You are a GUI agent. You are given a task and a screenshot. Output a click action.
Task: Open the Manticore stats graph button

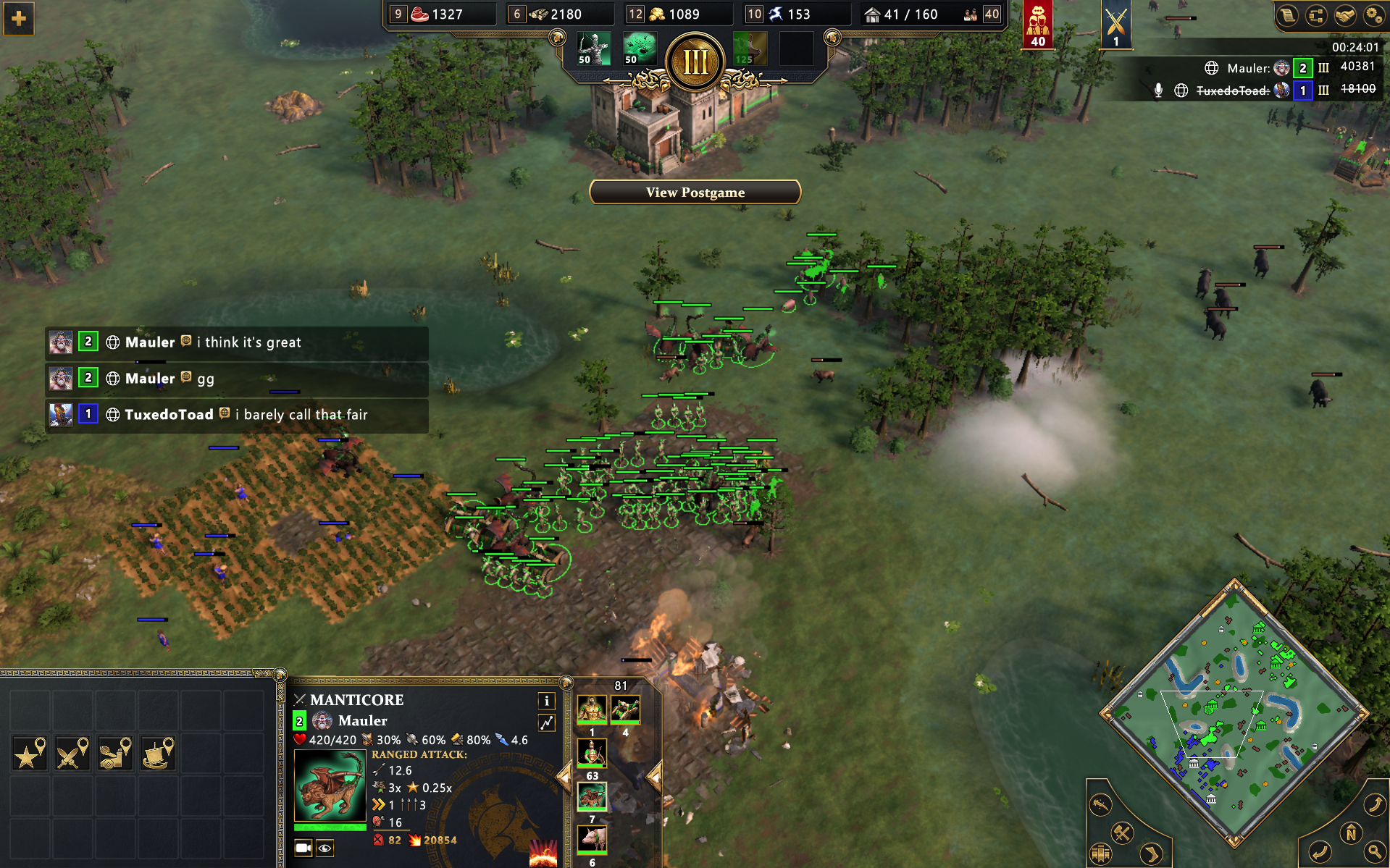coord(547,722)
